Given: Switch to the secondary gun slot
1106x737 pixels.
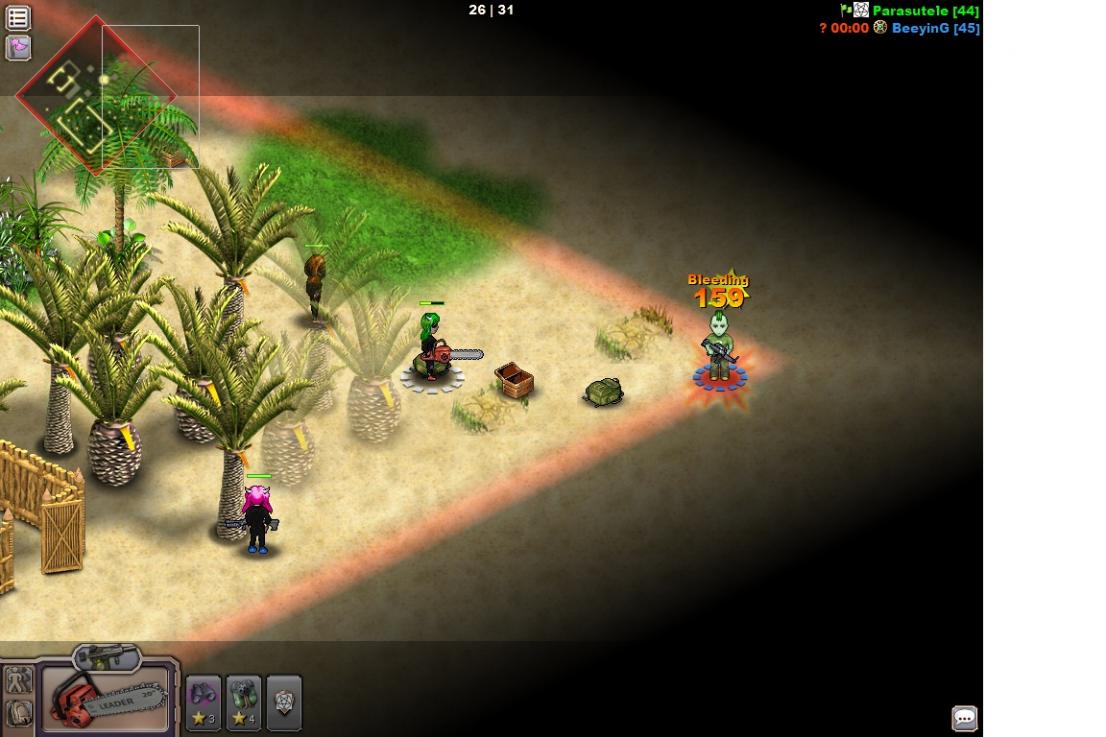Looking at the screenshot, I should 106,656.
